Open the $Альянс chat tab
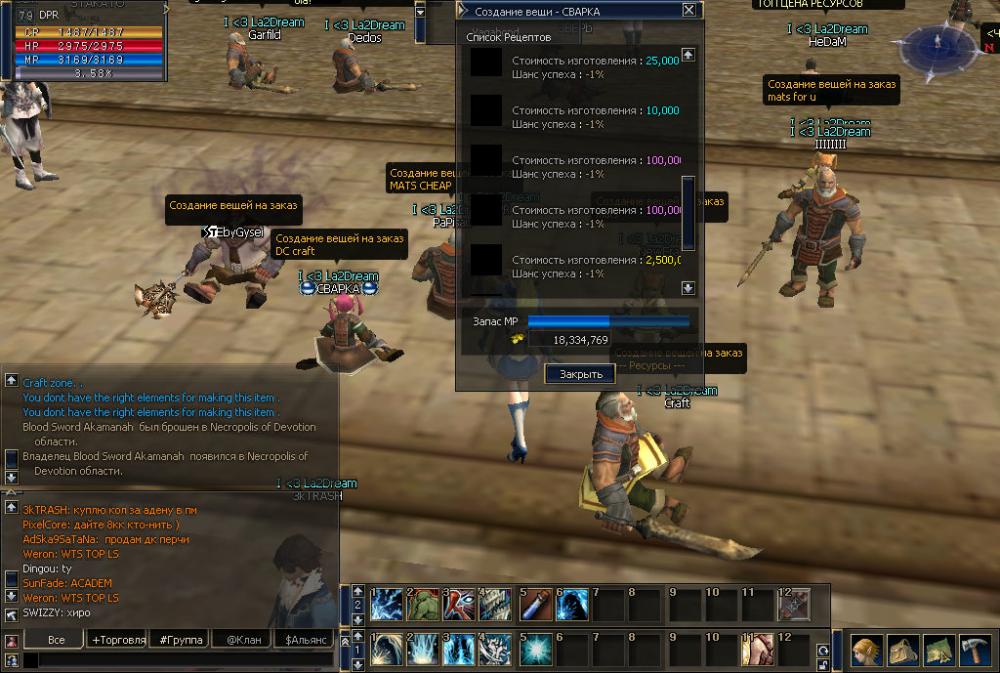Image resolution: width=1000 pixels, height=673 pixels. tap(307, 639)
